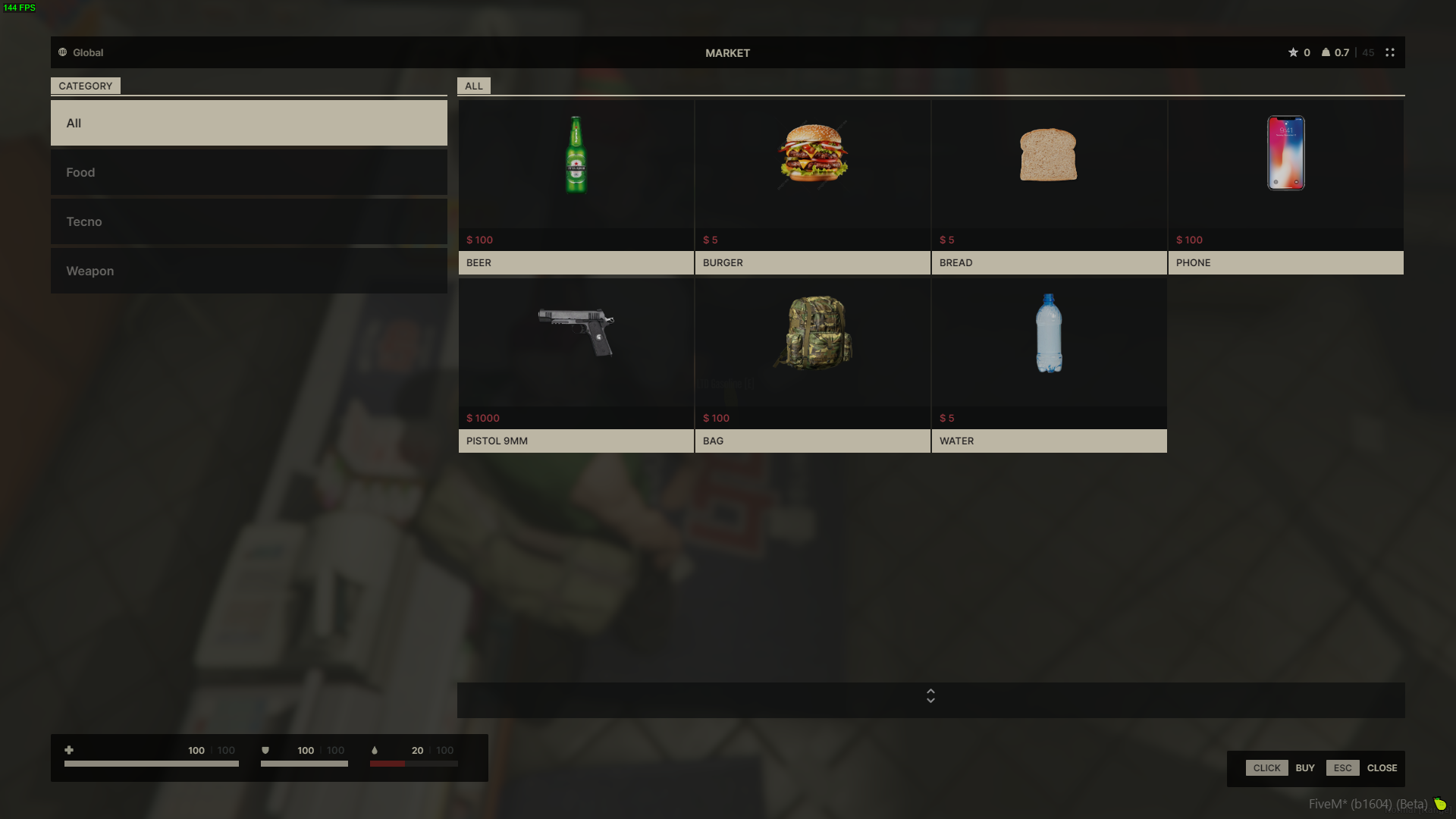The width and height of the screenshot is (1456, 819).
Task: Click the star favorites icon in header
Action: [1293, 52]
